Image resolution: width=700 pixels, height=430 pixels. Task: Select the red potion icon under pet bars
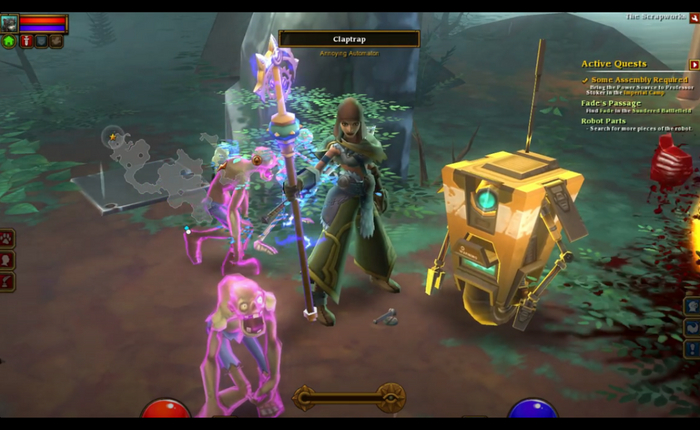25,41
